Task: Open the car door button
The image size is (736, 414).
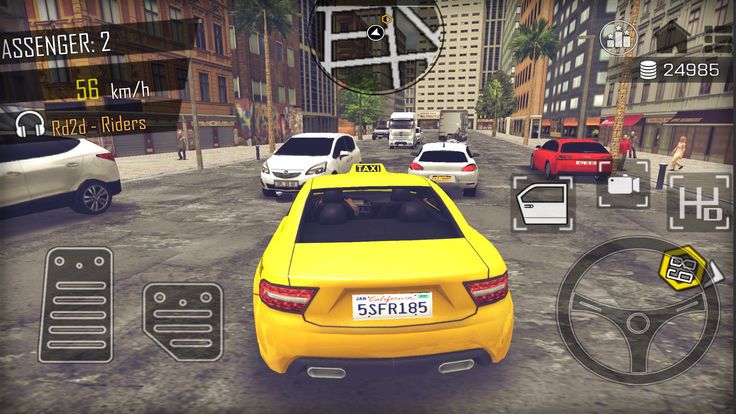Action: (543, 203)
